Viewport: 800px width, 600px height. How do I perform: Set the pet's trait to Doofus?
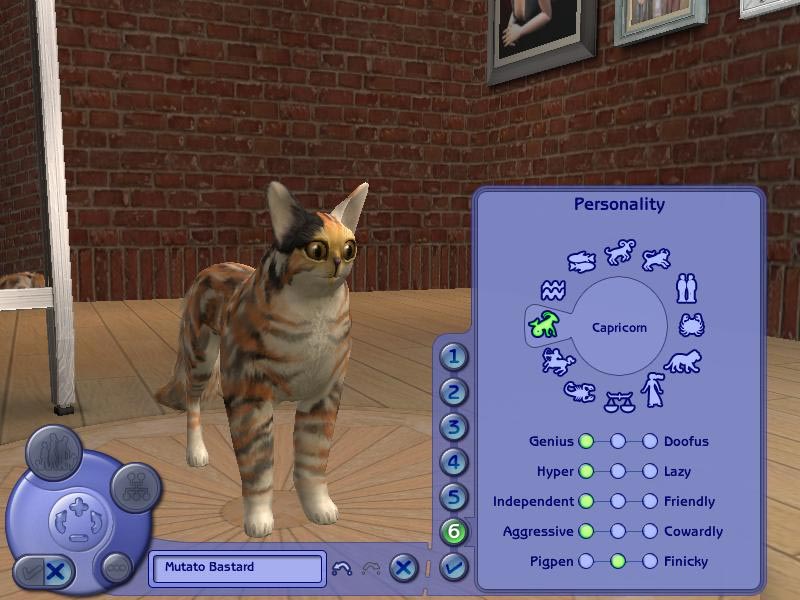[x=650, y=441]
